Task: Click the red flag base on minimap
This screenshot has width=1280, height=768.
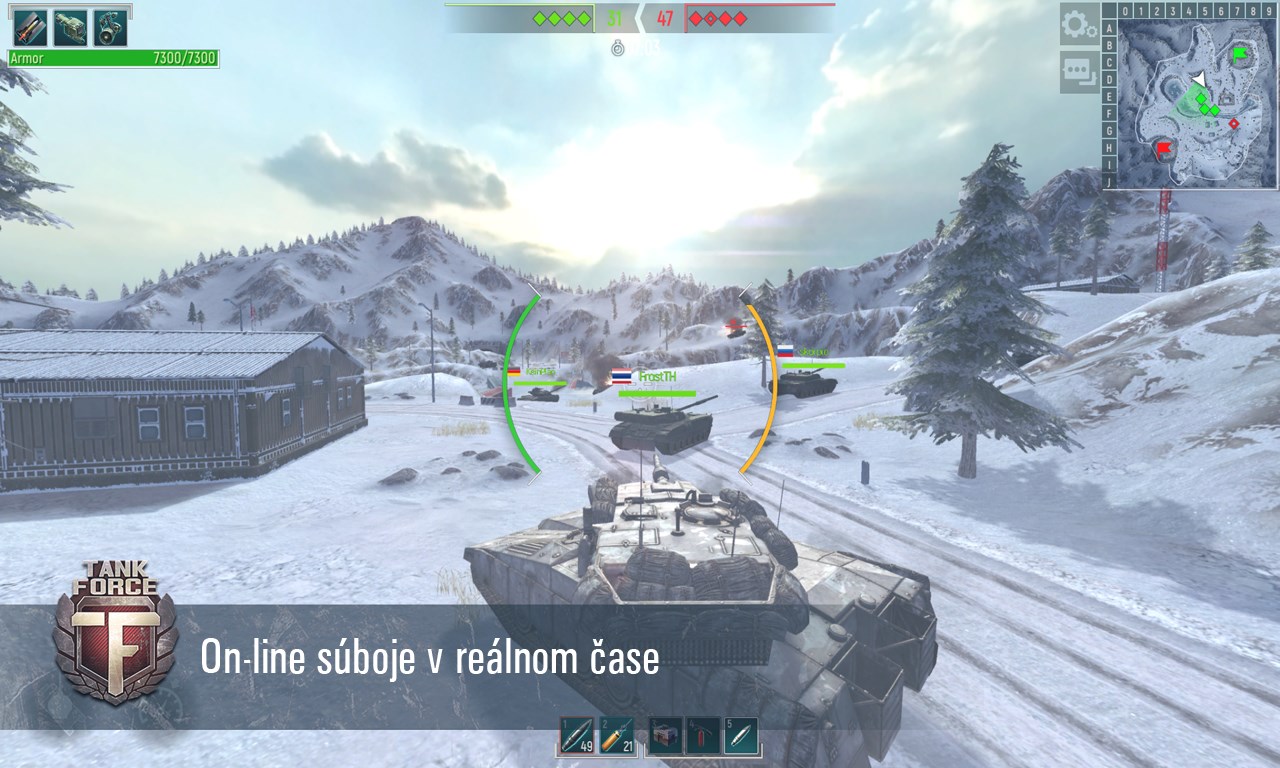Action: (x=1163, y=150)
